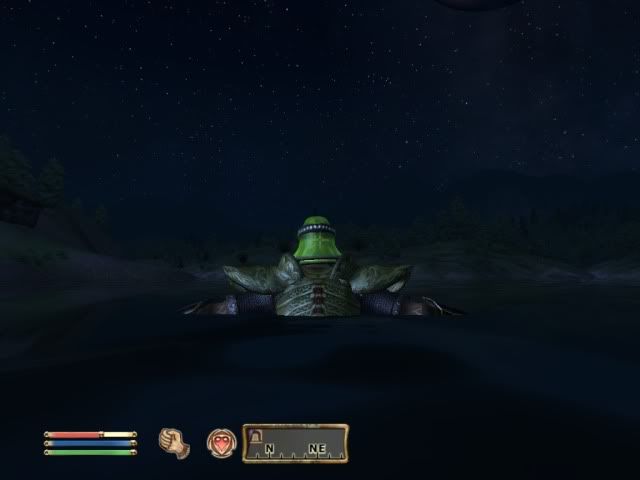
Task: Click the fist weapon icon
Action: [174, 442]
